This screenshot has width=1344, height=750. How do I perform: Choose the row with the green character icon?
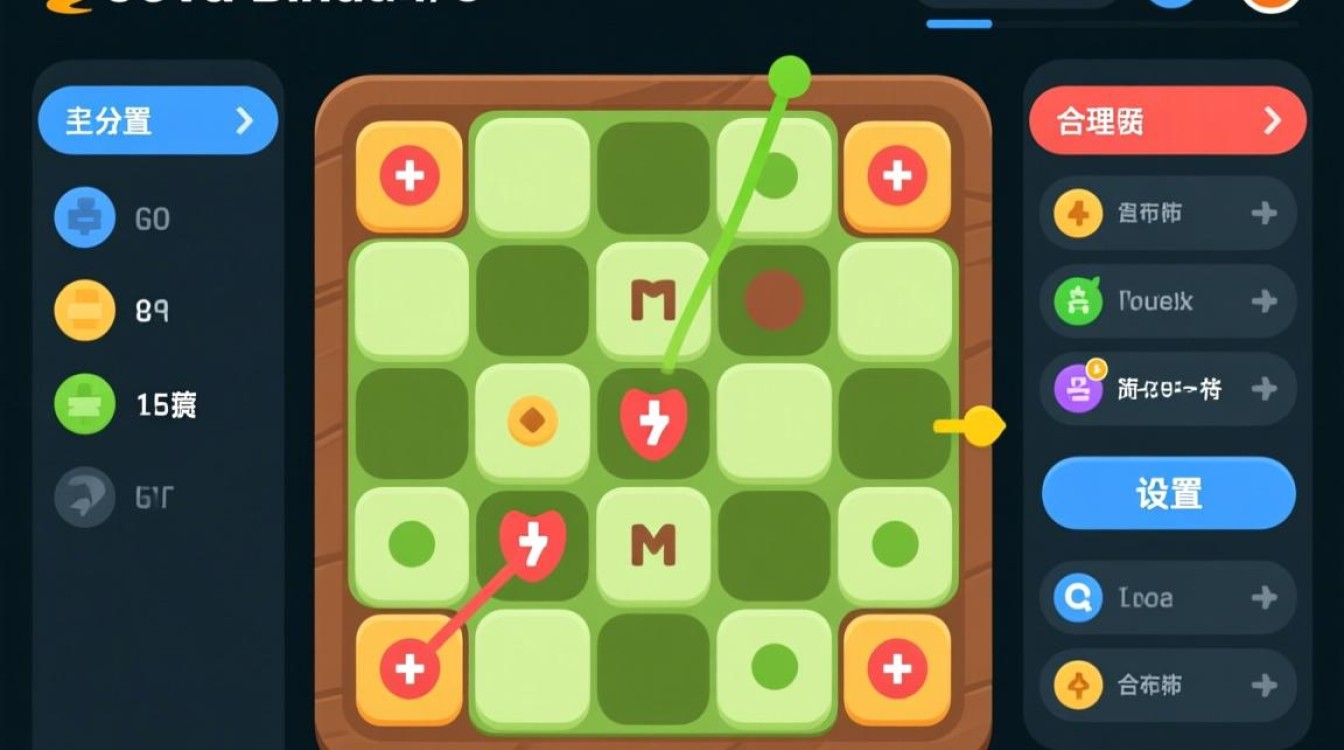coord(1167,301)
